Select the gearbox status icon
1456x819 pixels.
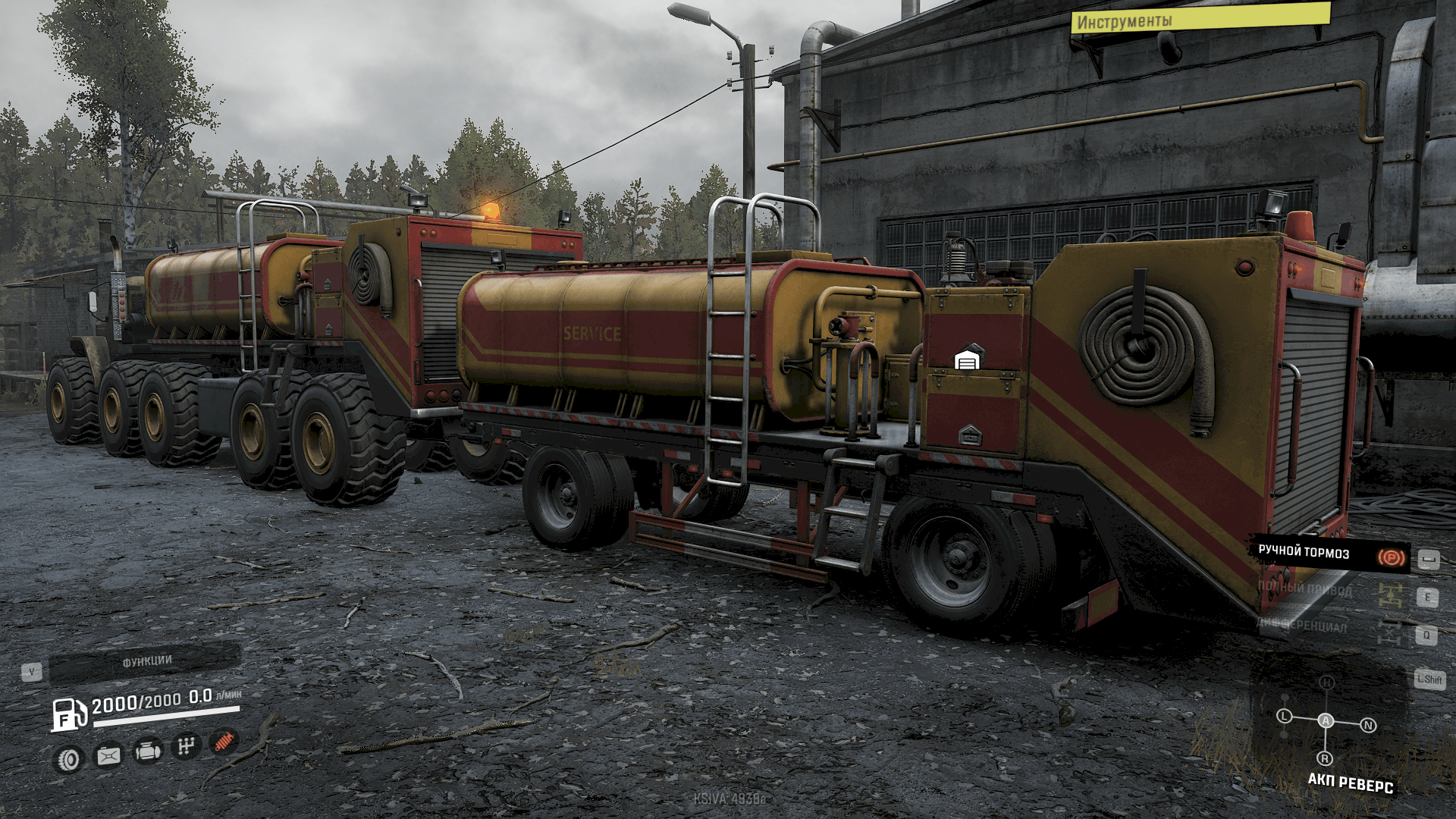[185, 746]
